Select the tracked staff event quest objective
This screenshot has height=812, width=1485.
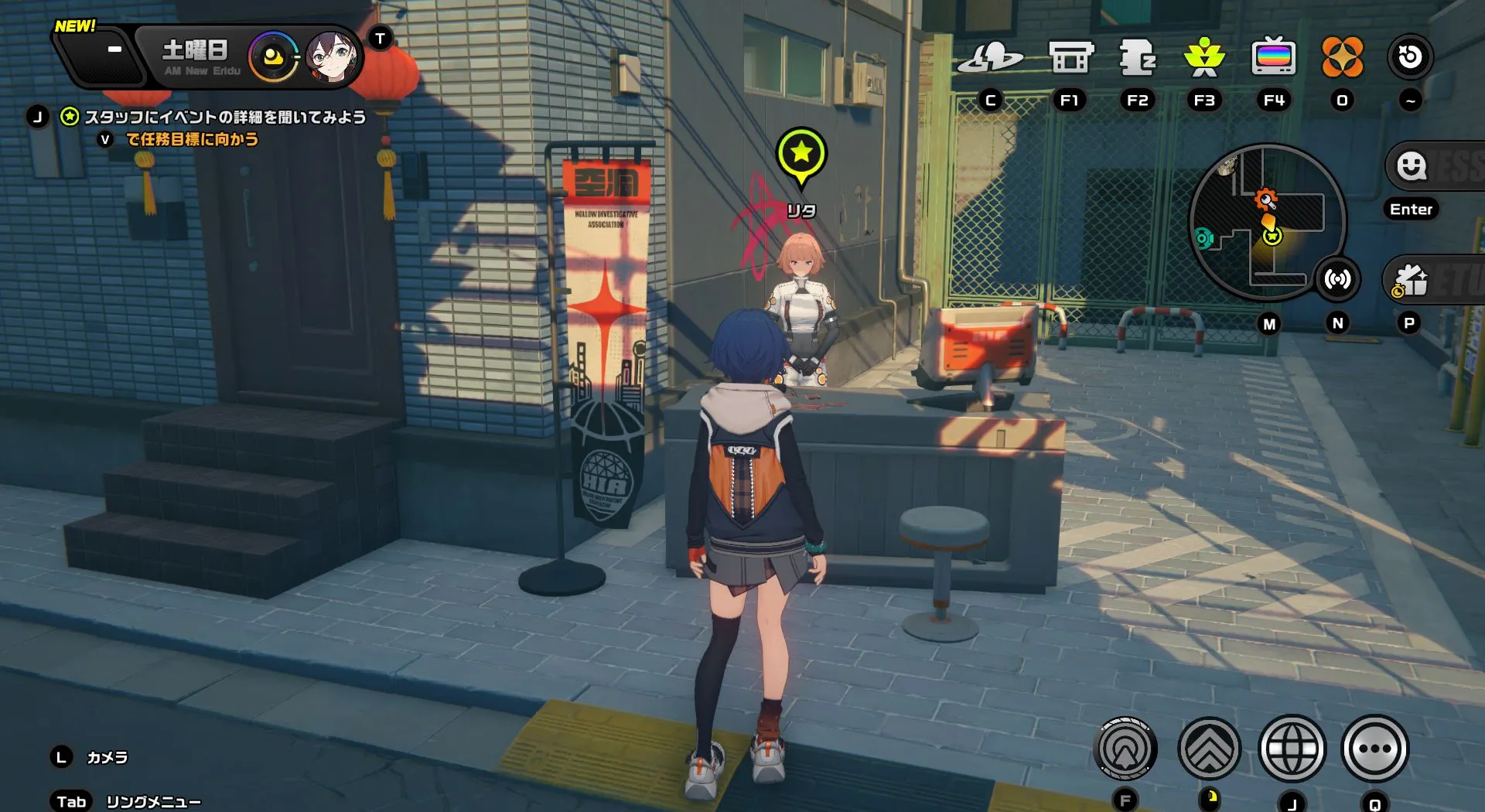pos(224,117)
